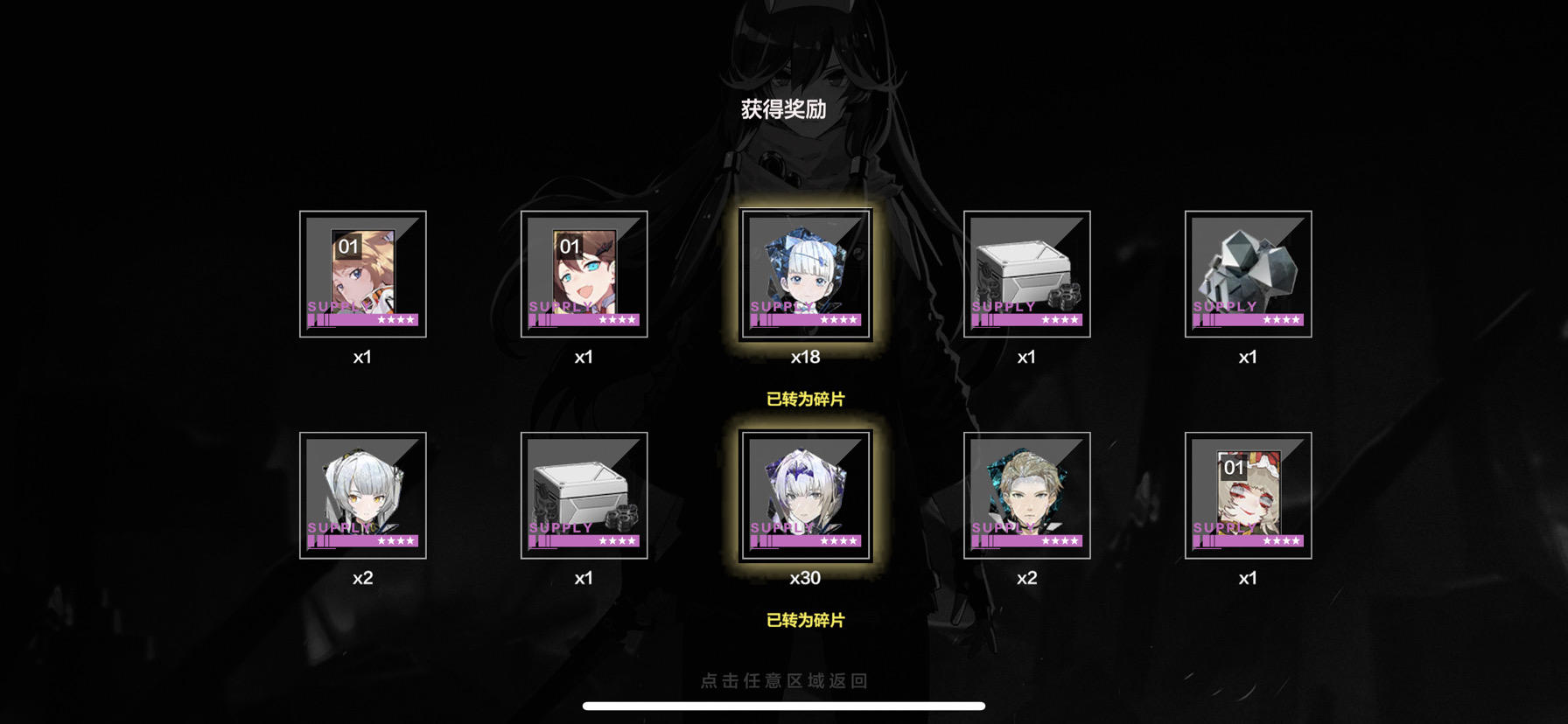Click the blonde character card labeled 01 bottom right
This screenshot has height=724, width=1568.
coord(1249,494)
